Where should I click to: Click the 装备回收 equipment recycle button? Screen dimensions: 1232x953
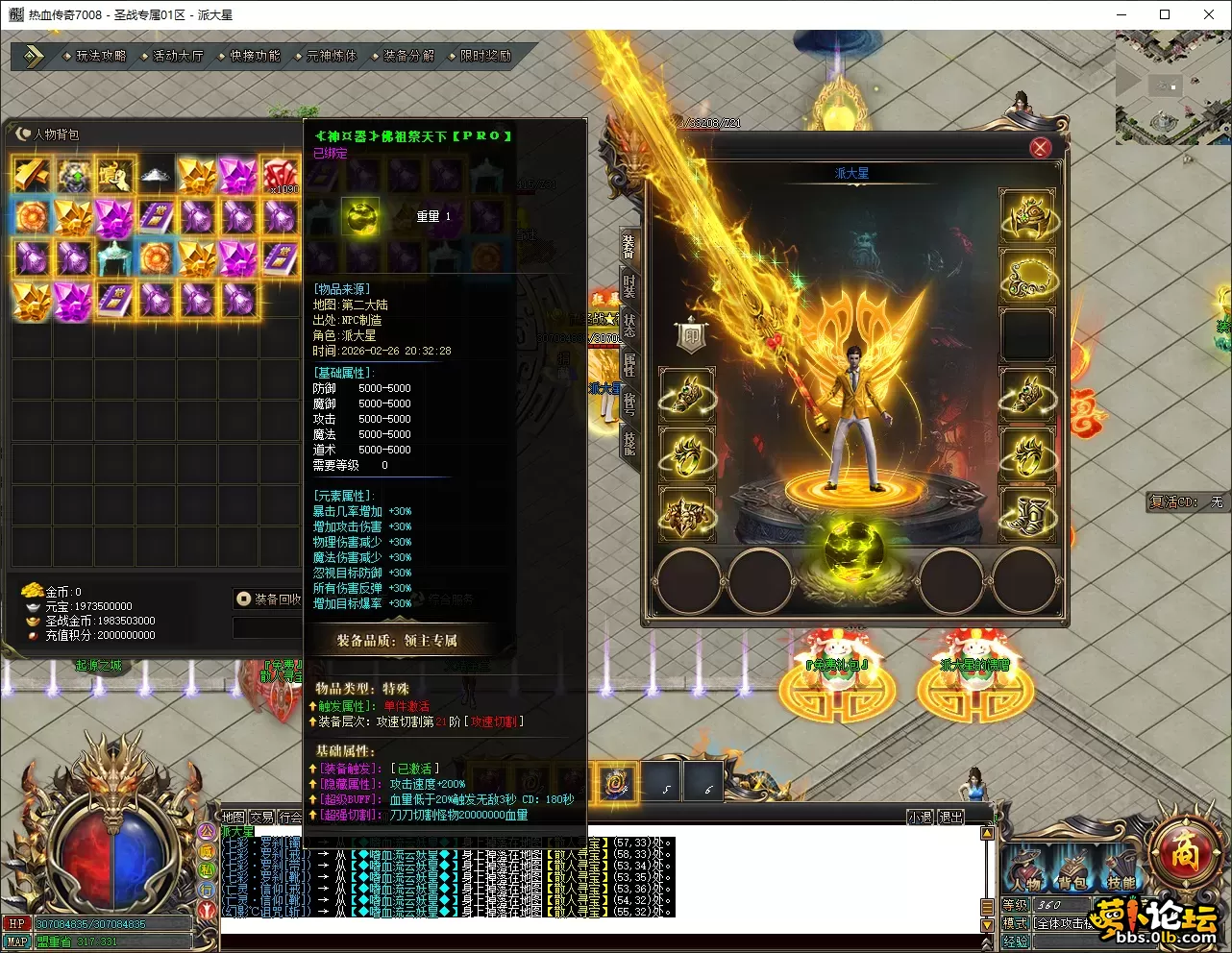coord(270,599)
